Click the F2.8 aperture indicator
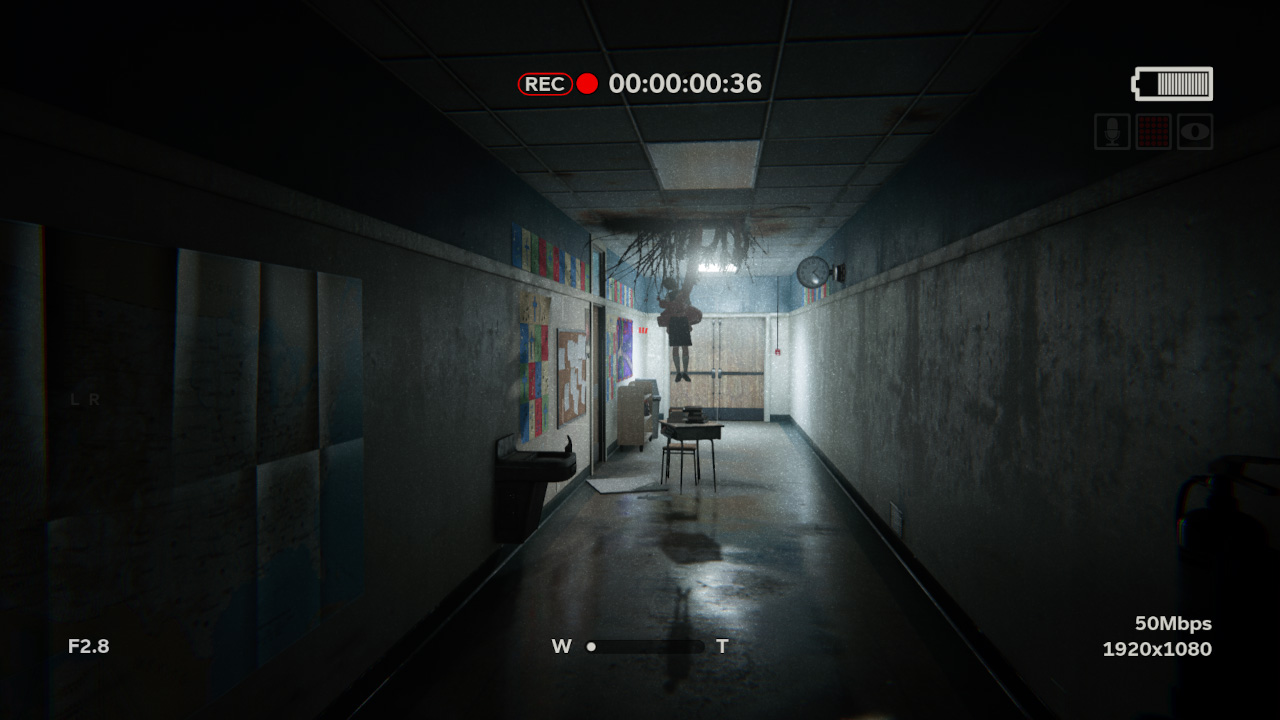Screen dimensions: 1280x720 pos(91,646)
